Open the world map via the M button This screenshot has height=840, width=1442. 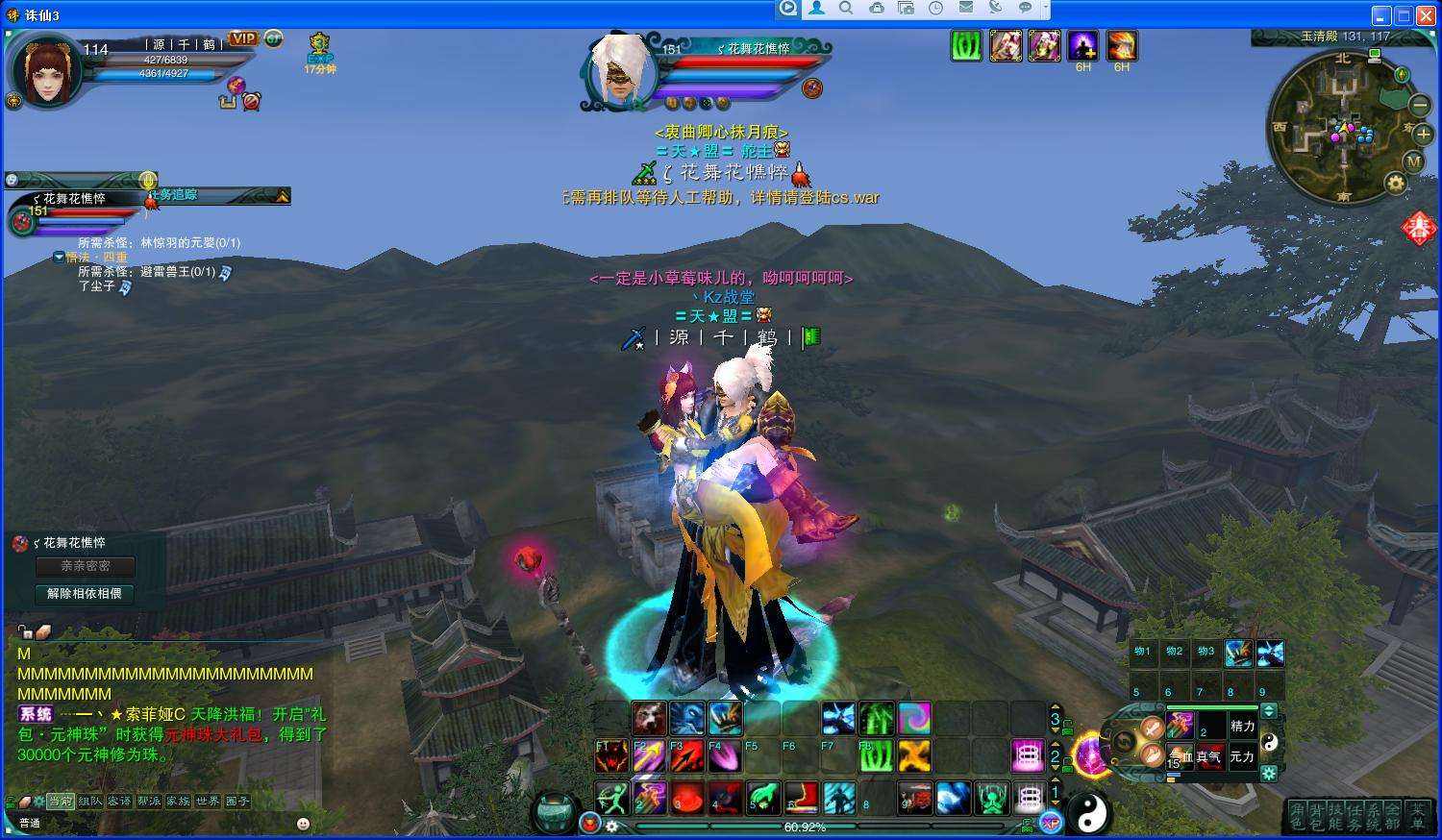click(x=1413, y=161)
